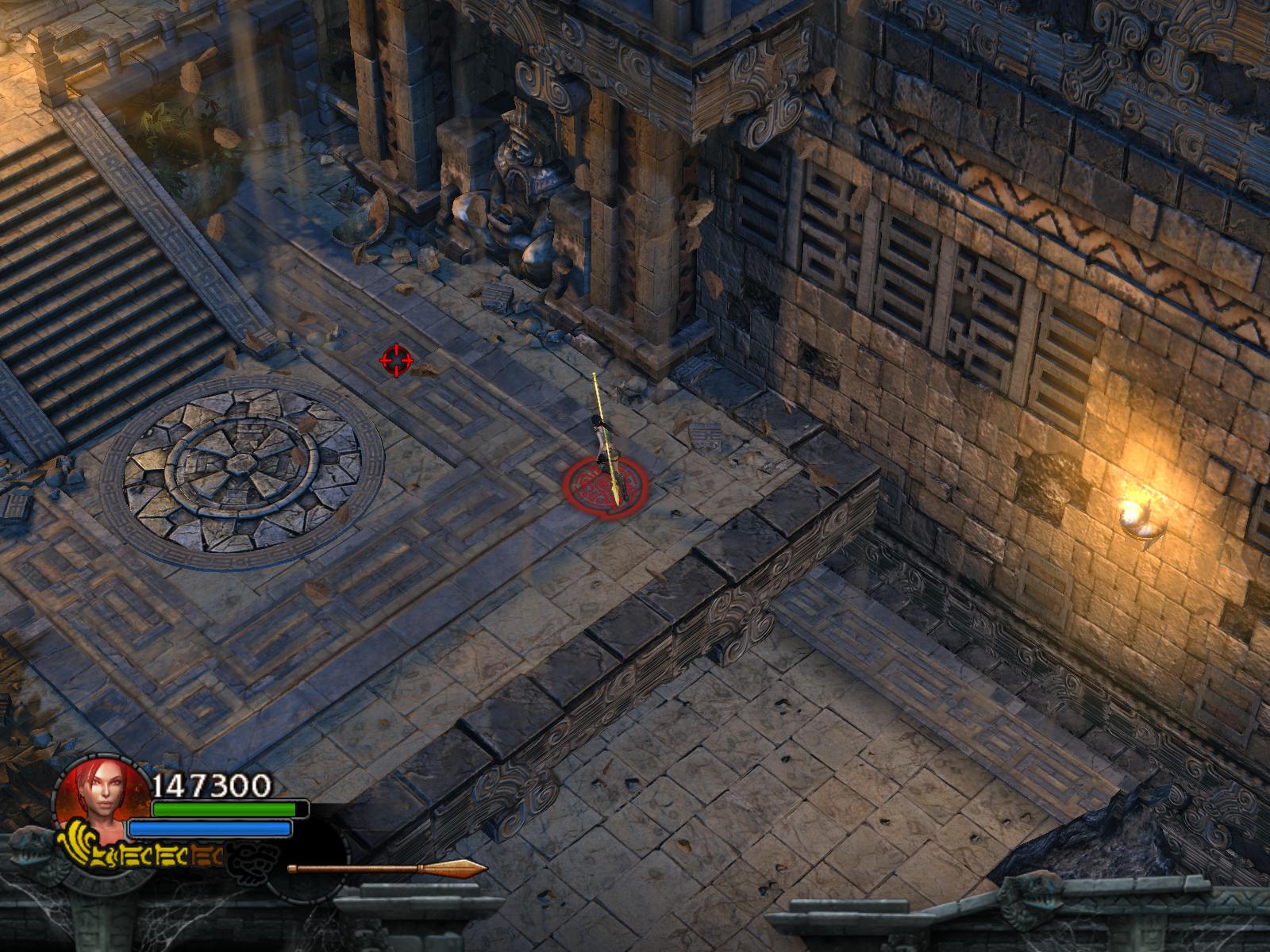Select the golden spear weapon icon
This screenshot has width=1270, height=952.
387,869
